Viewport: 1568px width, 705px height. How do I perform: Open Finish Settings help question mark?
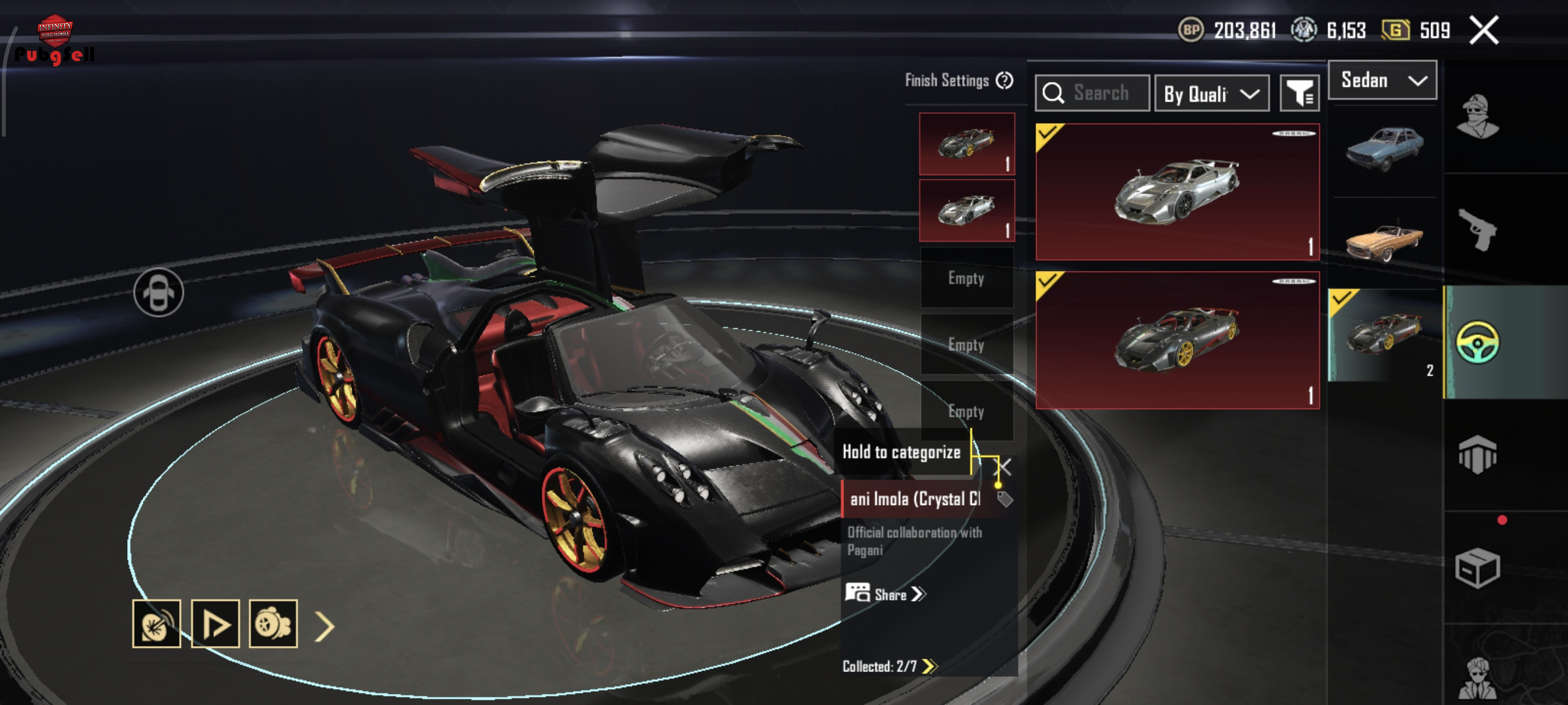[x=1004, y=80]
